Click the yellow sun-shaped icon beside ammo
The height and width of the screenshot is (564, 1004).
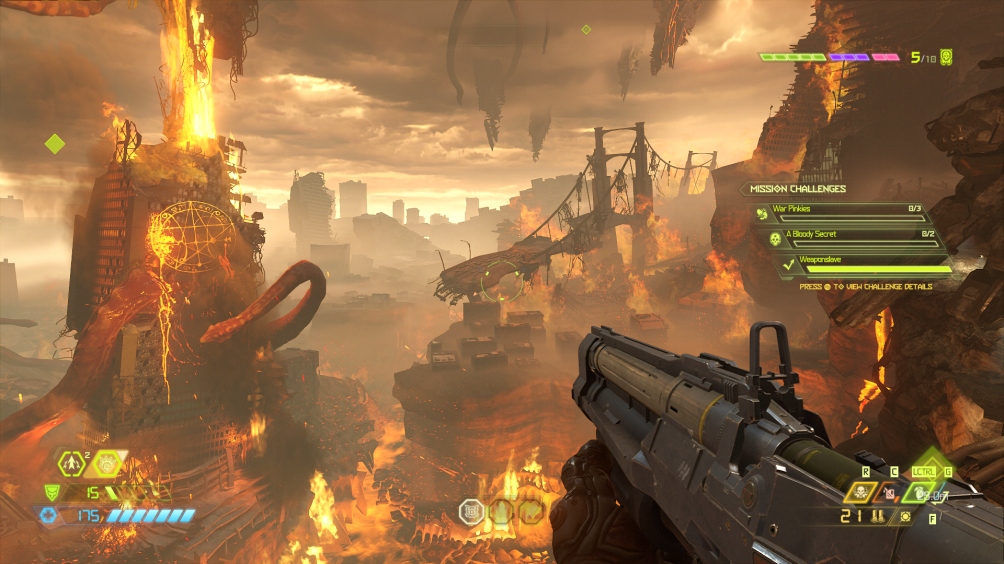905,516
